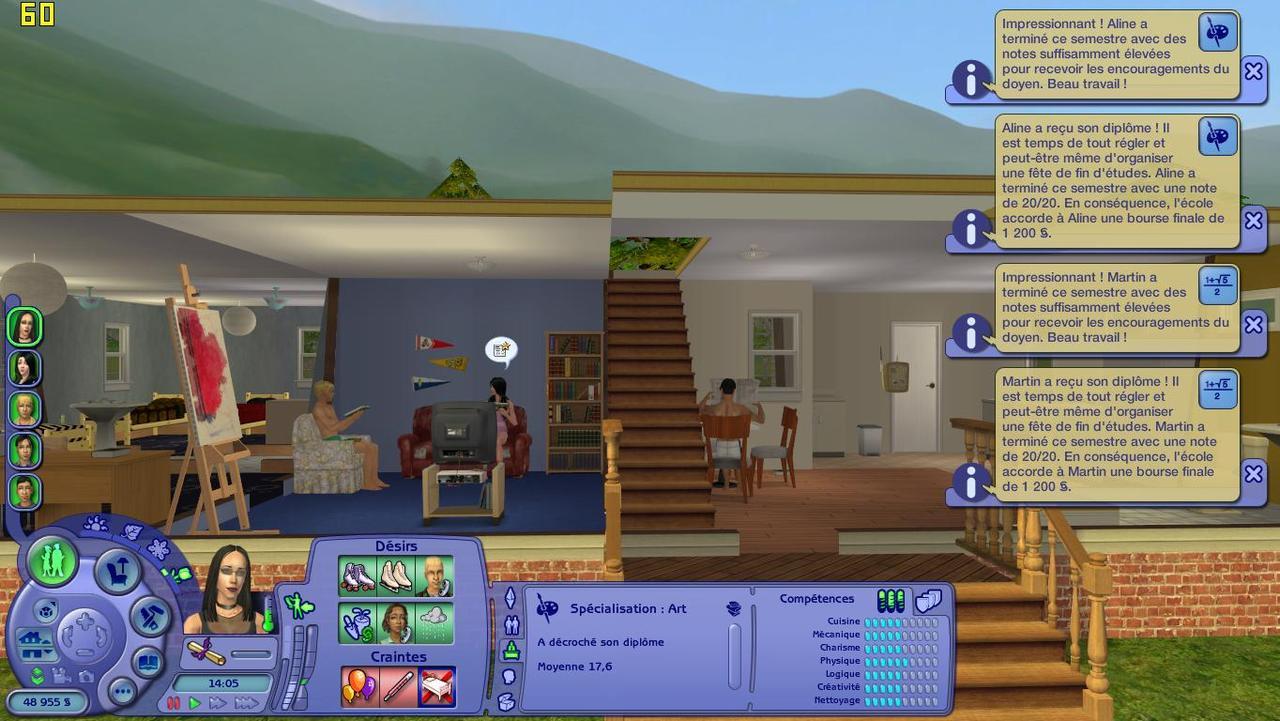1280x721 pixels.
Task: Set game speed to normal play
Action: pyautogui.click(x=195, y=704)
